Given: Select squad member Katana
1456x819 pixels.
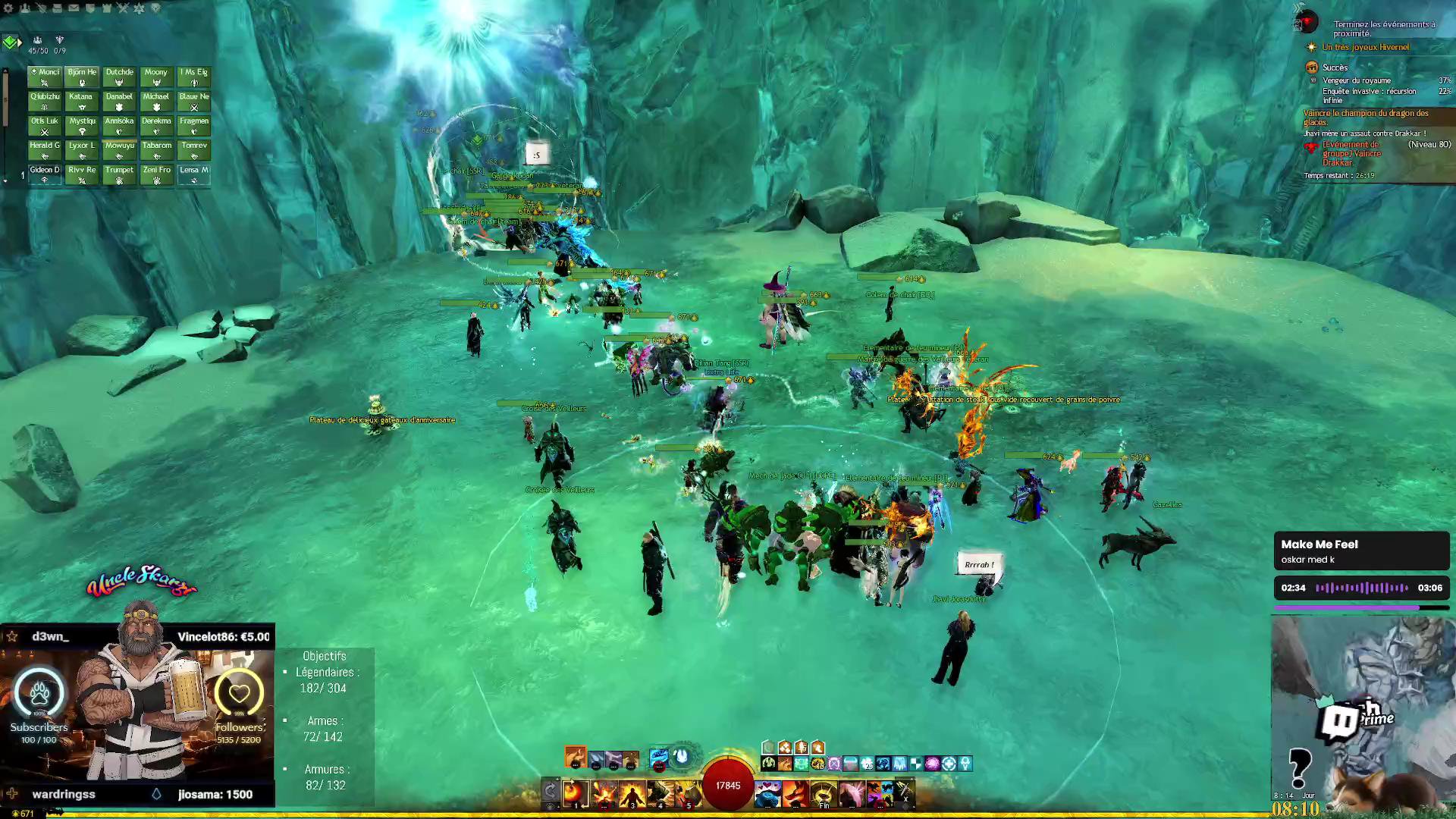Looking at the screenshot, I should tap(81, 101).
